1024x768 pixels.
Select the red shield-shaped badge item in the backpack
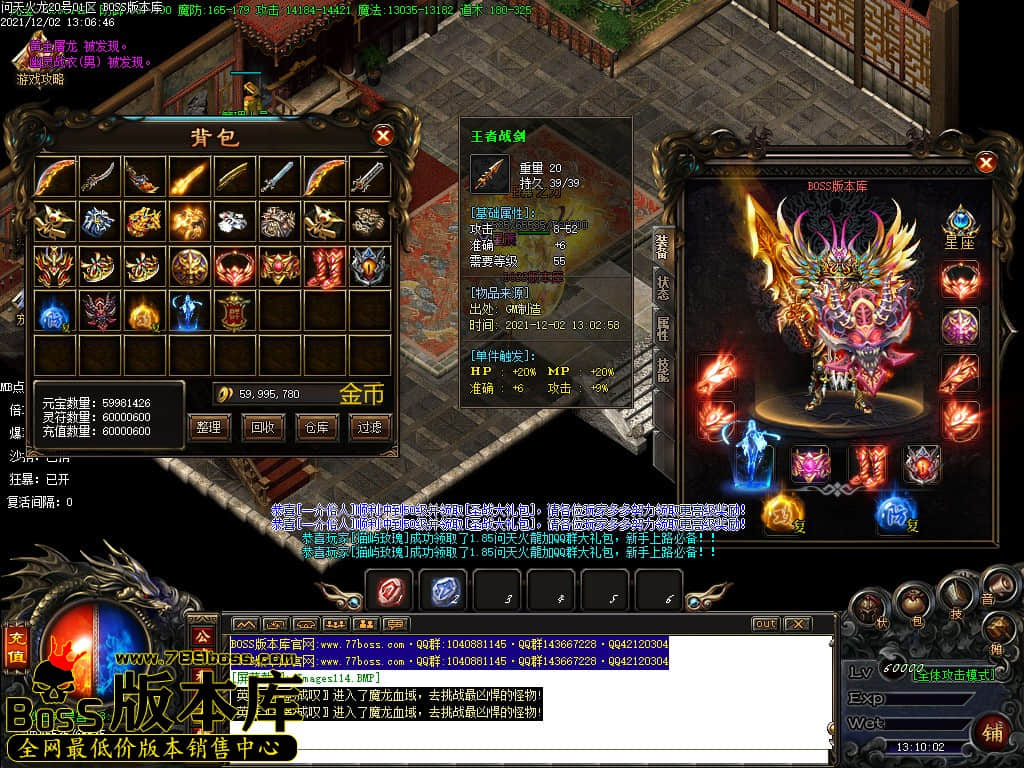coord(236,312)
